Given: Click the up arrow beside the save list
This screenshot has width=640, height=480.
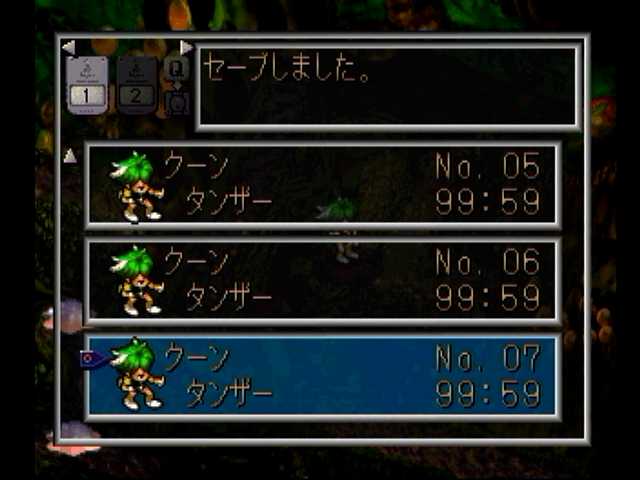Looking at the screenshot, I should pyautogui.click(x=70, y=156).
